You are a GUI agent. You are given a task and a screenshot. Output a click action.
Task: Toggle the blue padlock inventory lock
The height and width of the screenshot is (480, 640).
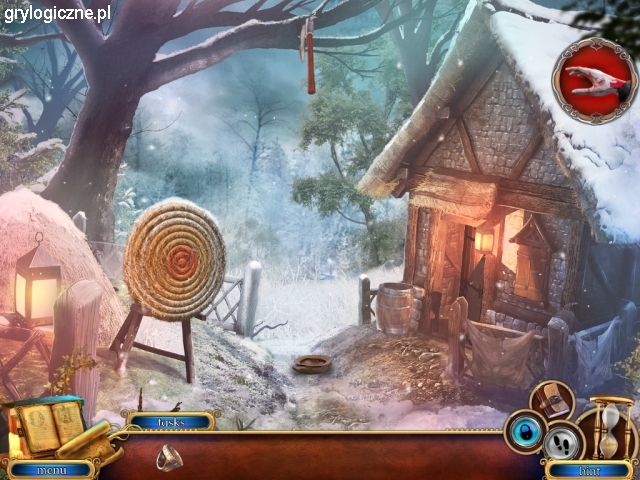coord(524,430)
